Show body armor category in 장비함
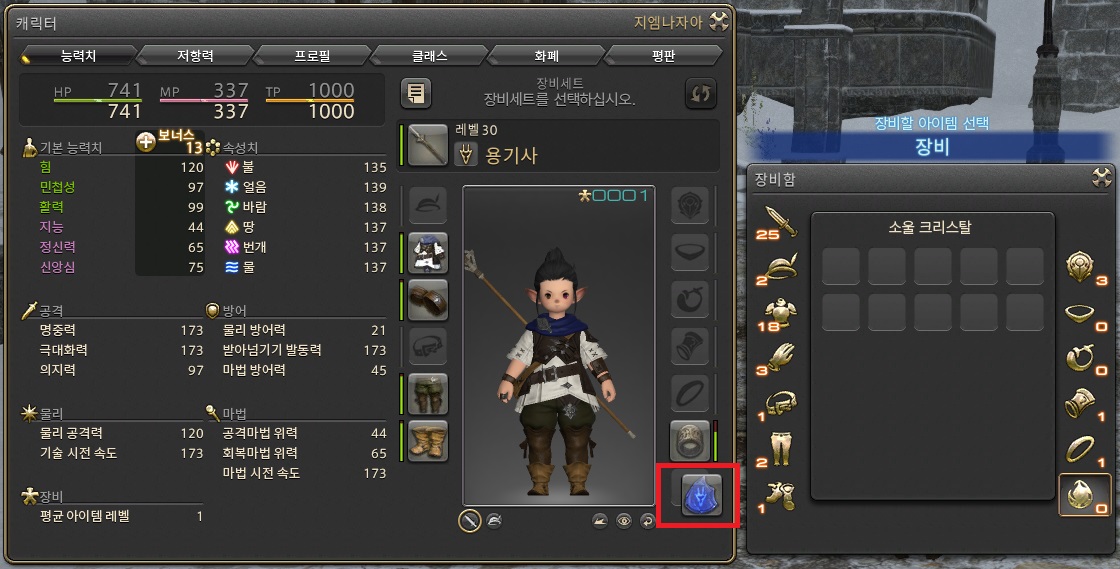Image resolution: width=1120 pixels, height=569 pixels. coord(780,309)
